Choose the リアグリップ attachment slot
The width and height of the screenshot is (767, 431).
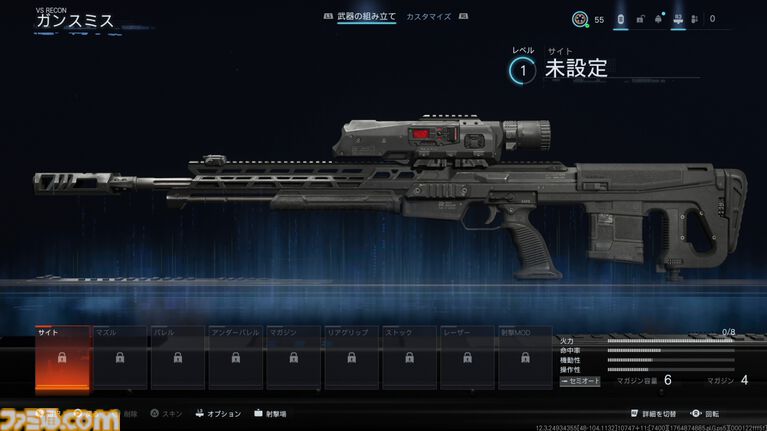pyautogui.click(x=351, y=357)
